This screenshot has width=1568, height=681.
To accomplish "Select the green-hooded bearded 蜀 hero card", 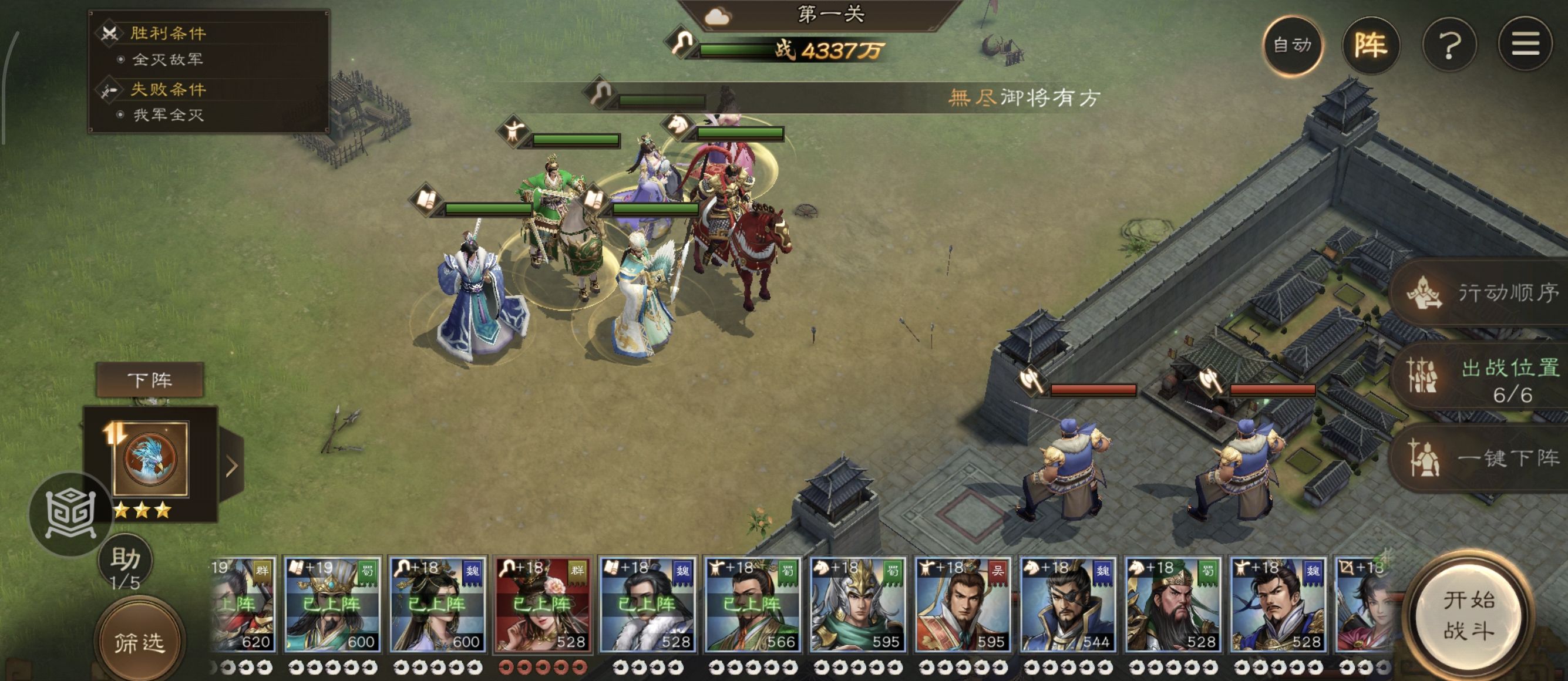I will click(1172, 604).
